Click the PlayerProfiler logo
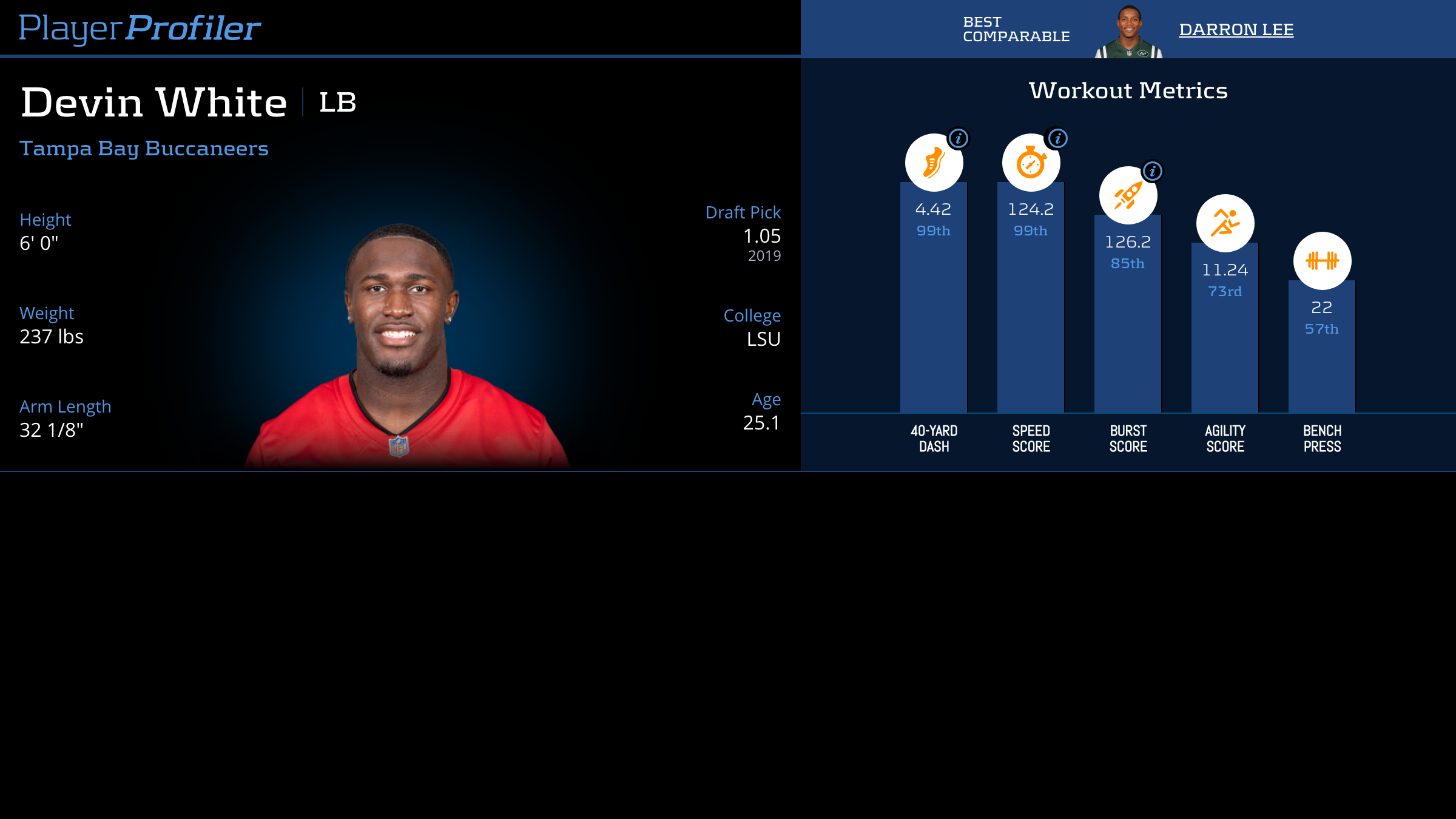Image resolution: width=1456 pixels, height=819 pixels. (x=140, y=29)
